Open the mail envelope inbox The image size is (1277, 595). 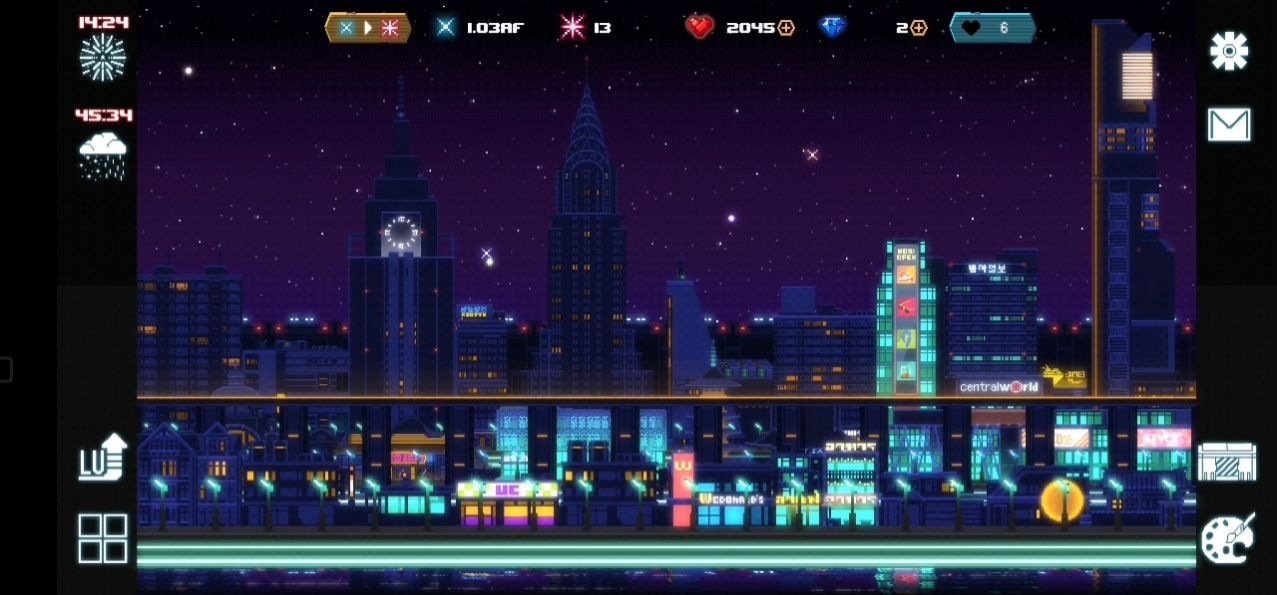point(1228,125)
